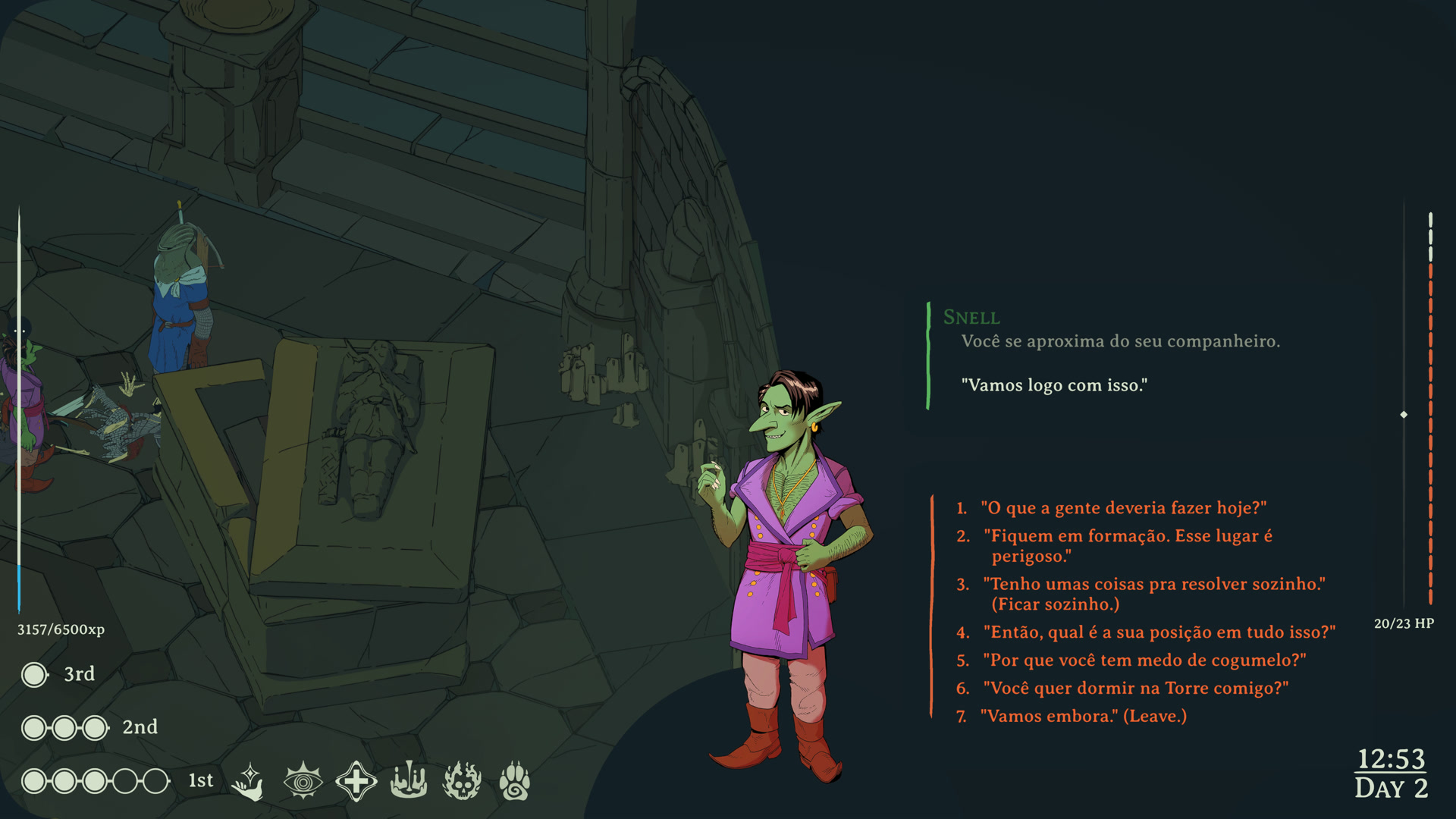Activate the crowned eye spell icon
Image resolution: width=1456 pixels, height=819 pixels.
[x=303, y=781]
